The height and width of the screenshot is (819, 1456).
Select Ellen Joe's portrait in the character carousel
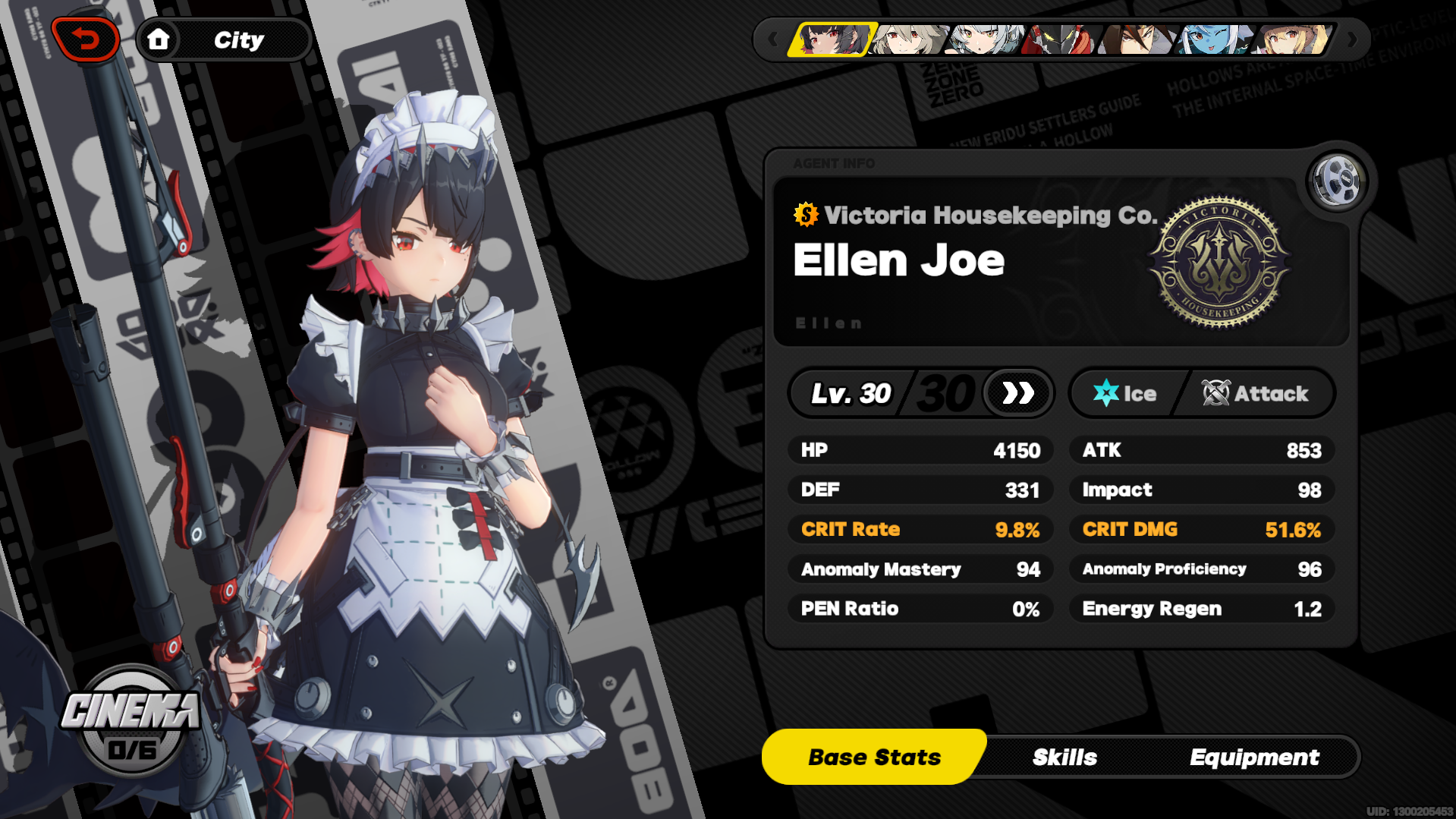pyautogui.click(x=831, y=41)
